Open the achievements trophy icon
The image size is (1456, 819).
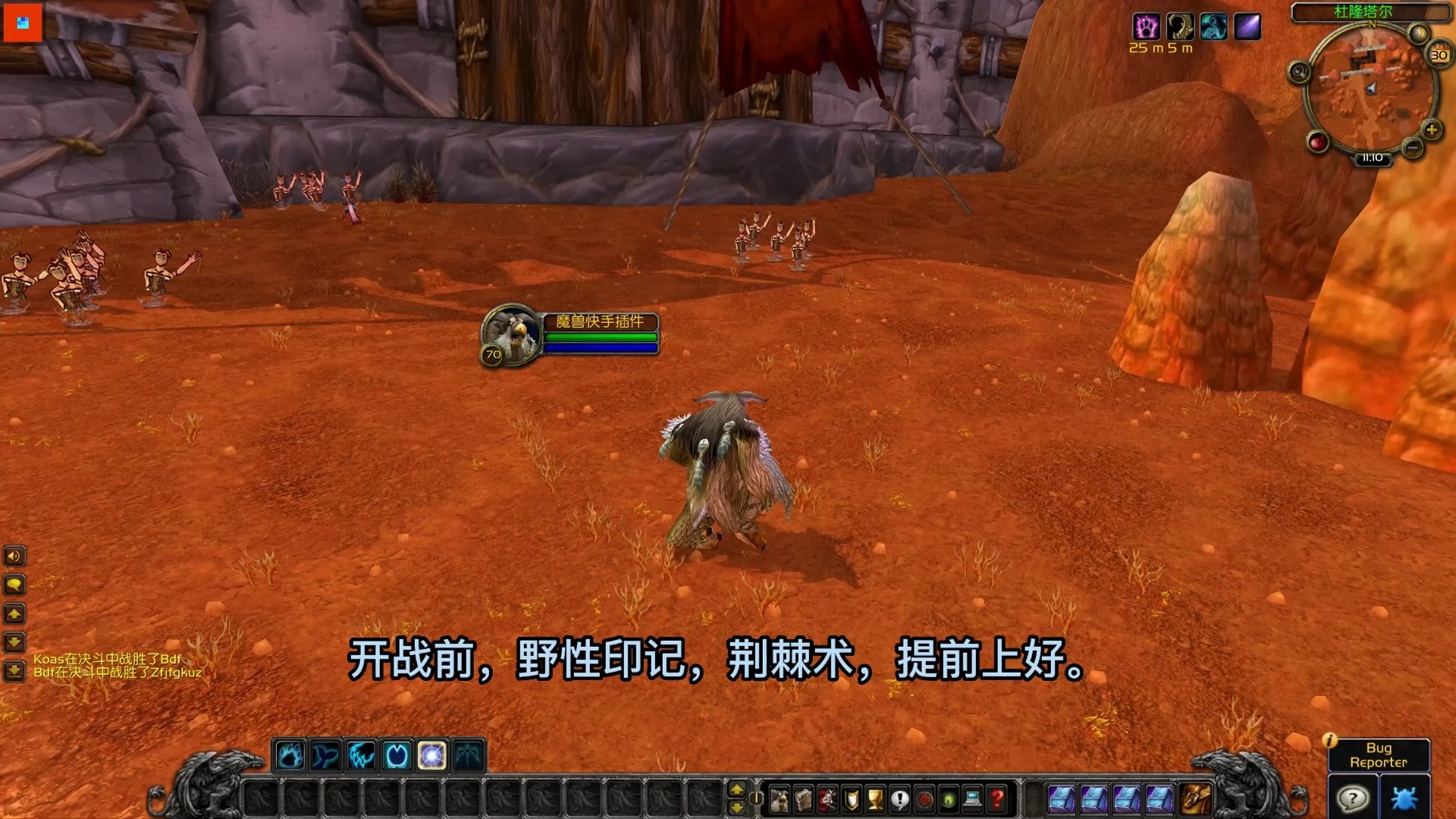pos(876,800)
